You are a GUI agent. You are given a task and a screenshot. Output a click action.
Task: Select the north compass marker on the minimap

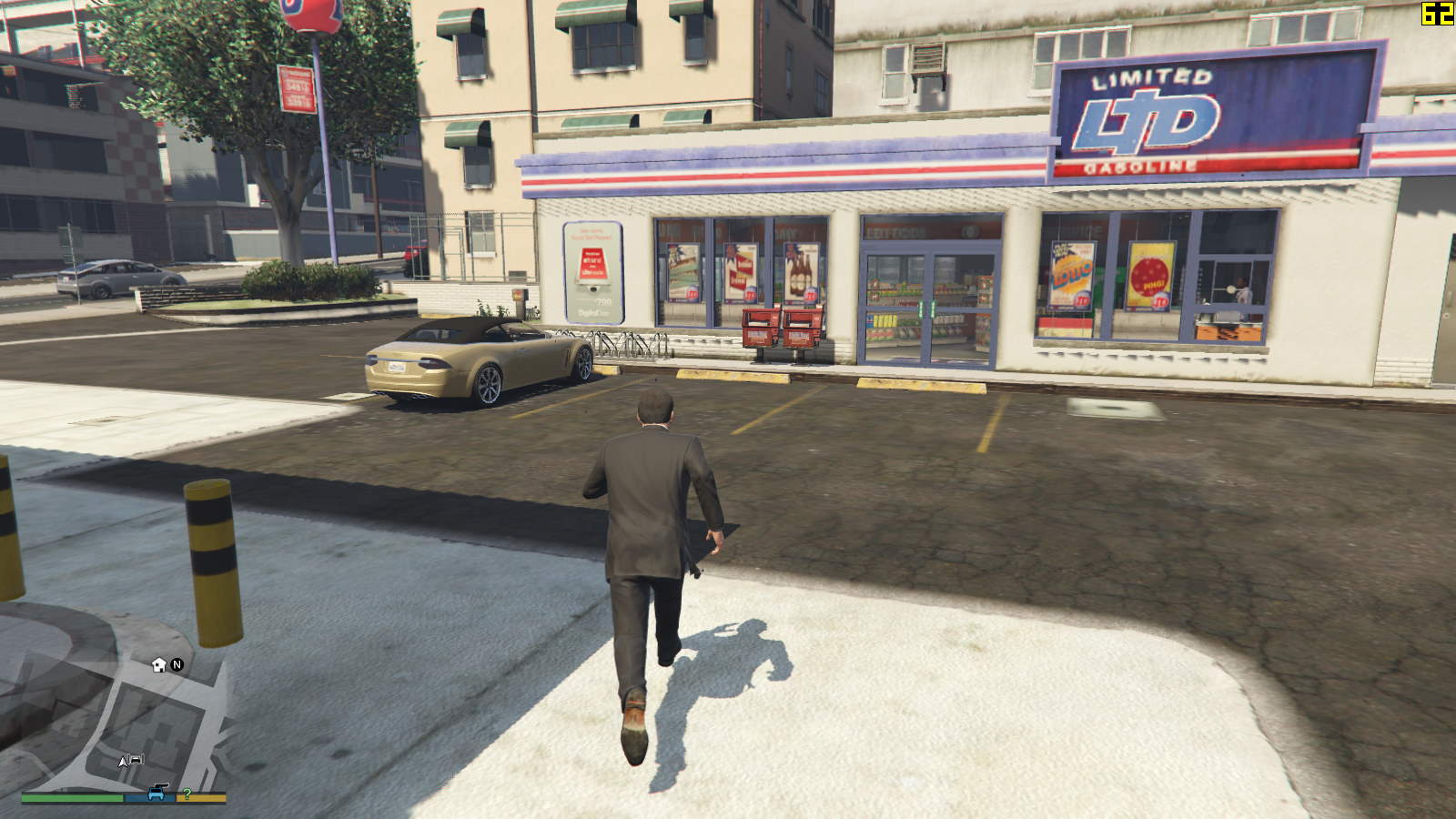coord(177,665)
